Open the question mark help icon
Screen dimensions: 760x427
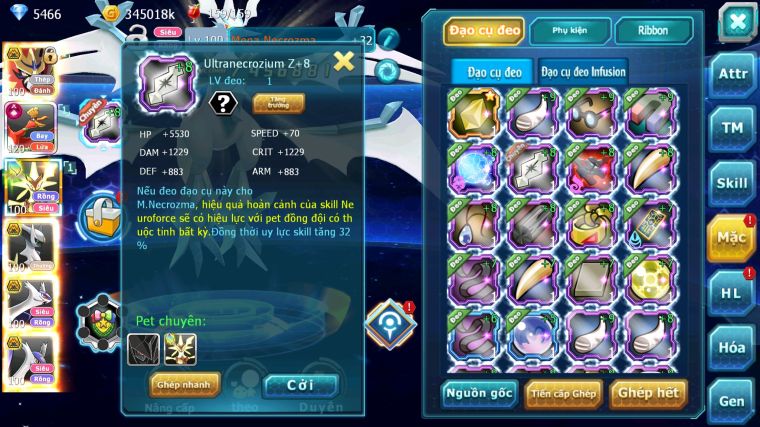222,103
